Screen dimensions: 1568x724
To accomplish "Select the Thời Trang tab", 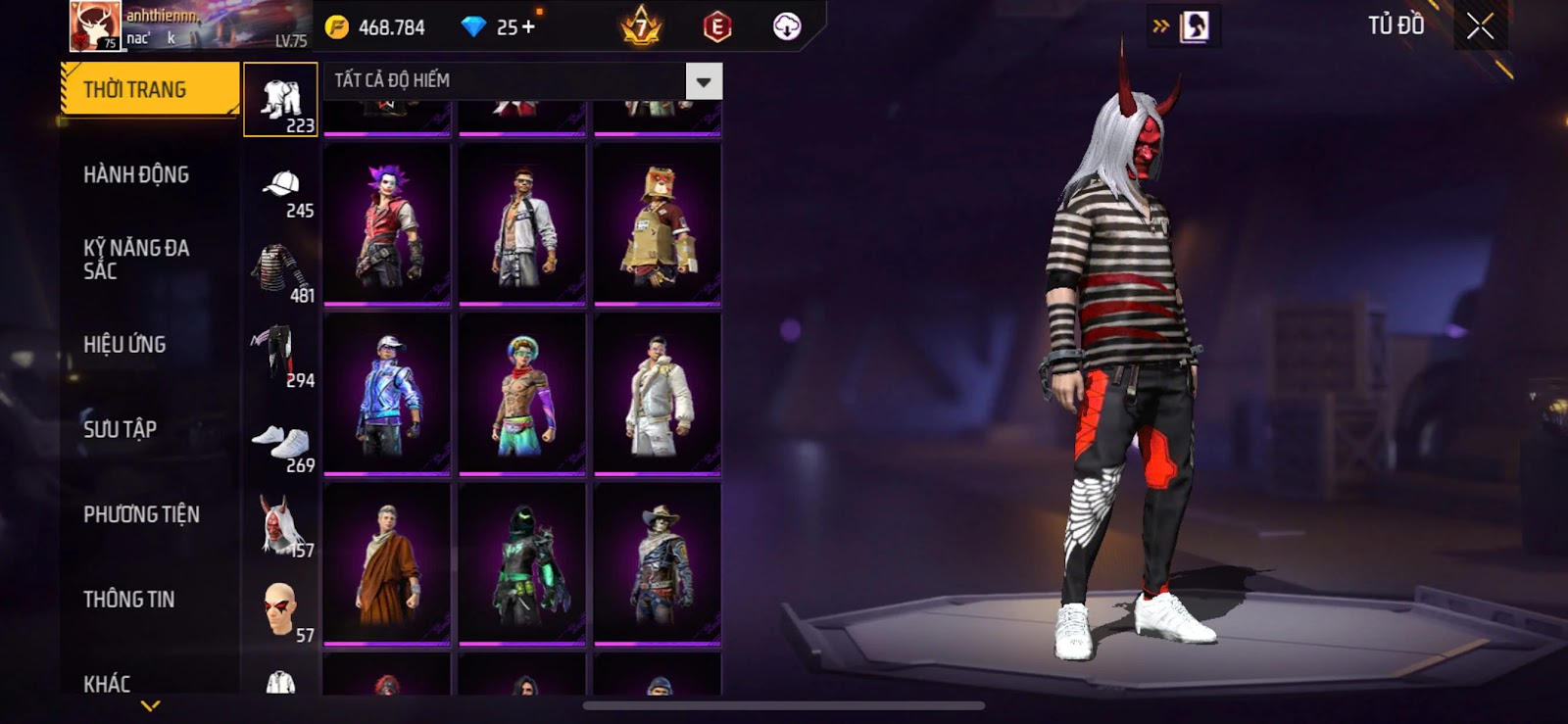I will (x=149, y=89).
